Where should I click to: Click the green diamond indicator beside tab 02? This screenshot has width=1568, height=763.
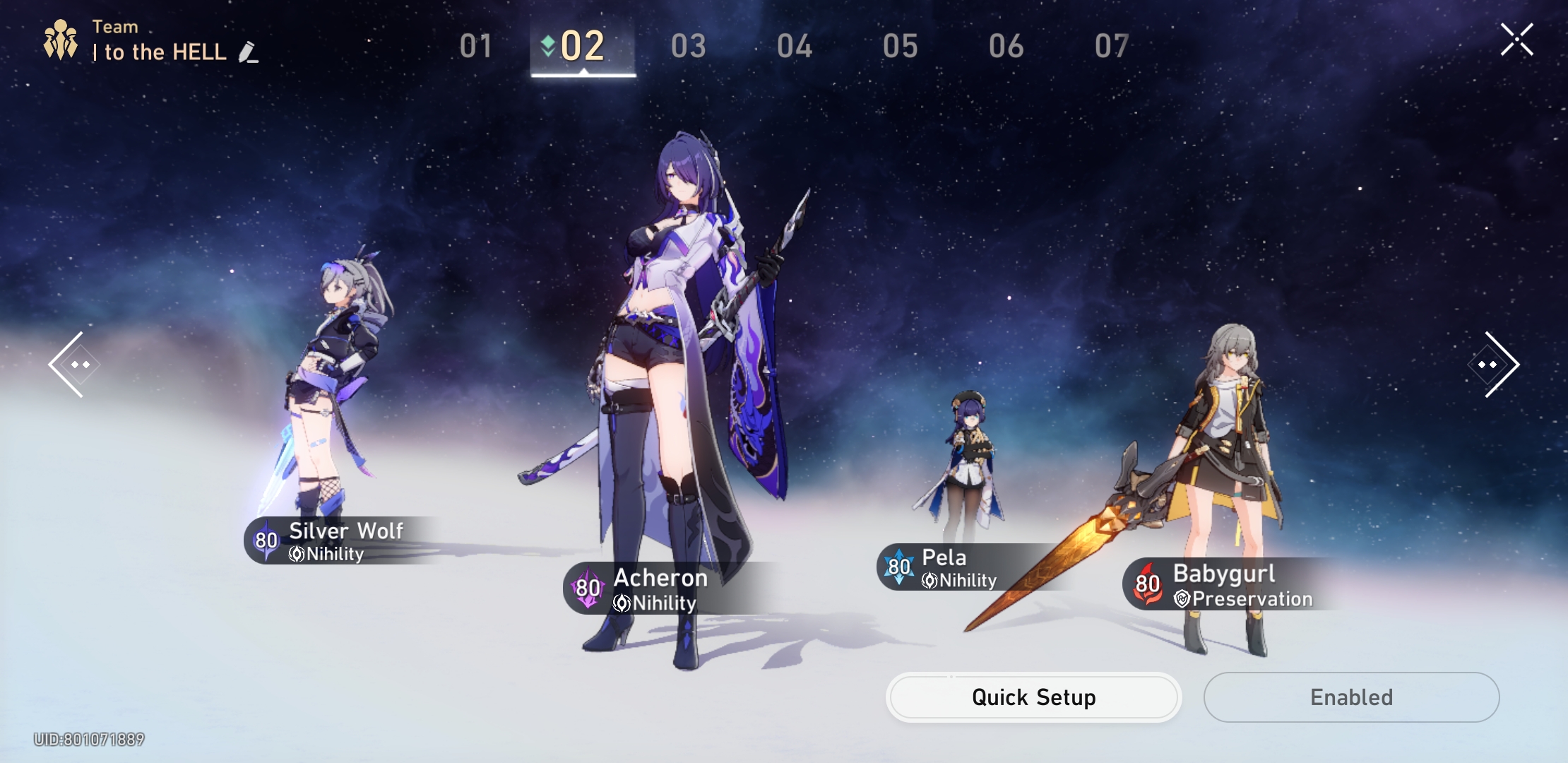(x=549, y=47)
